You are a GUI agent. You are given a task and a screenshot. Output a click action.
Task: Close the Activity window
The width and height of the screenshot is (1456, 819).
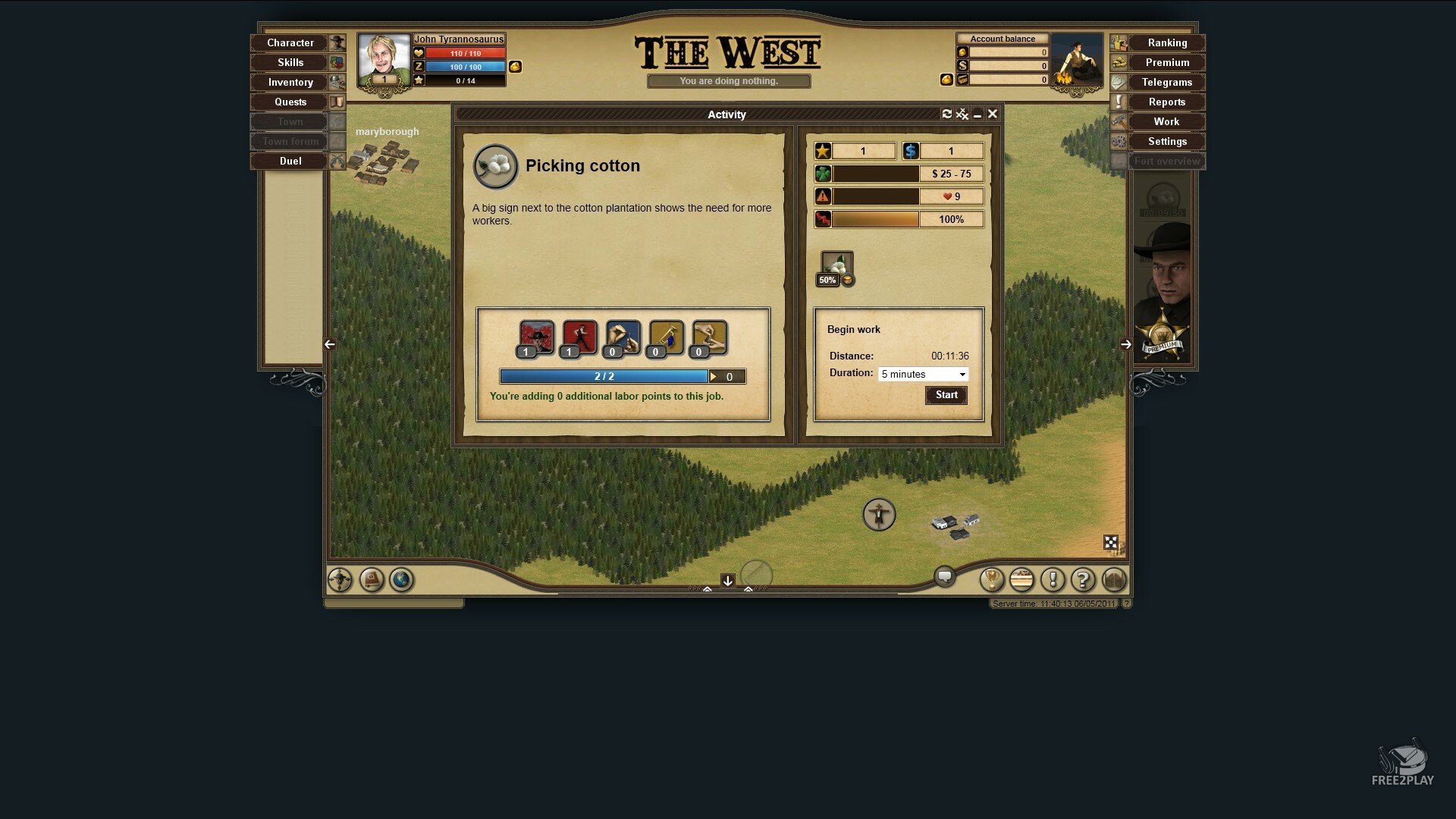pos(992,114)
